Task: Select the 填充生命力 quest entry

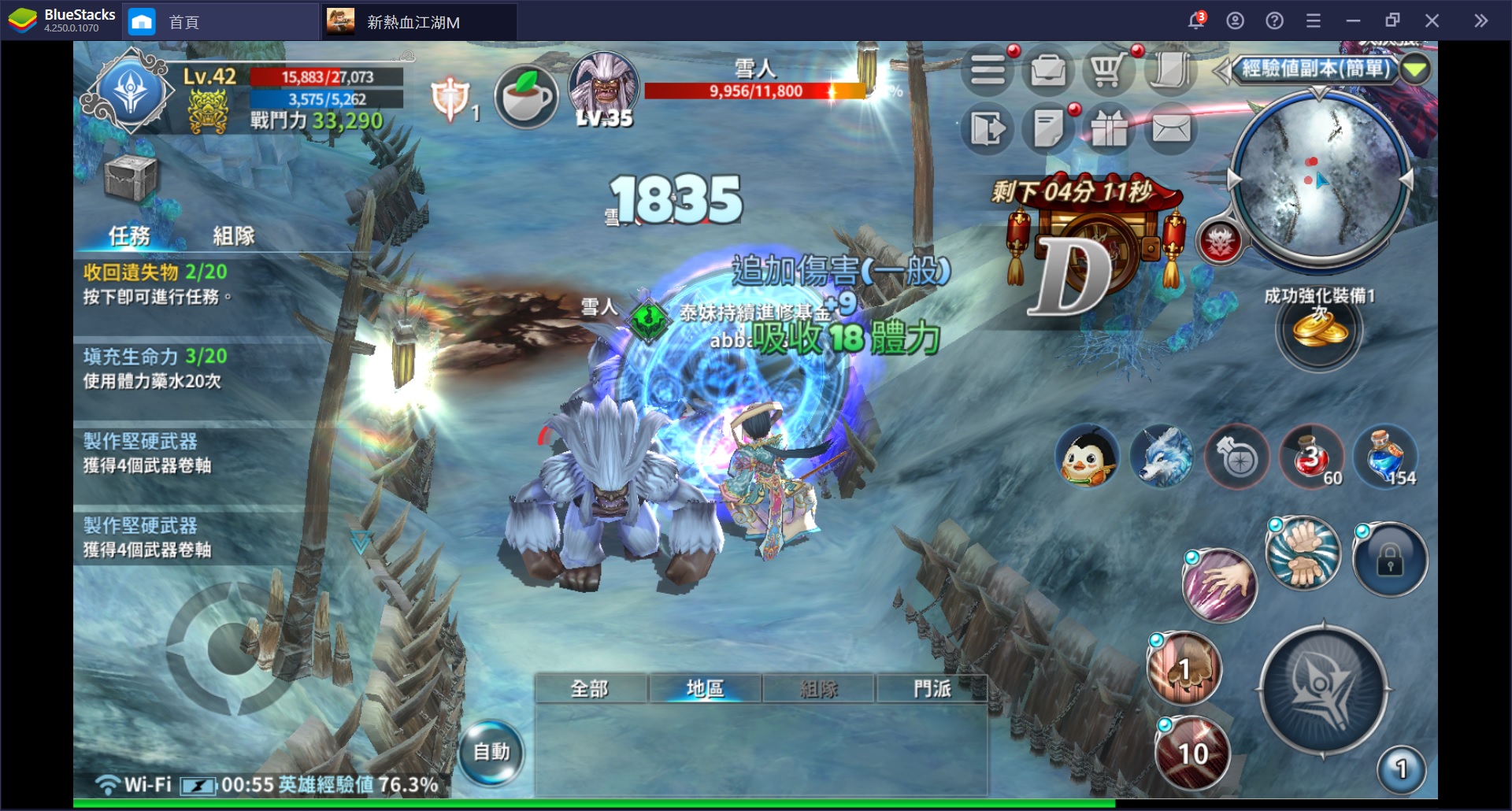Action: [197, 368]
